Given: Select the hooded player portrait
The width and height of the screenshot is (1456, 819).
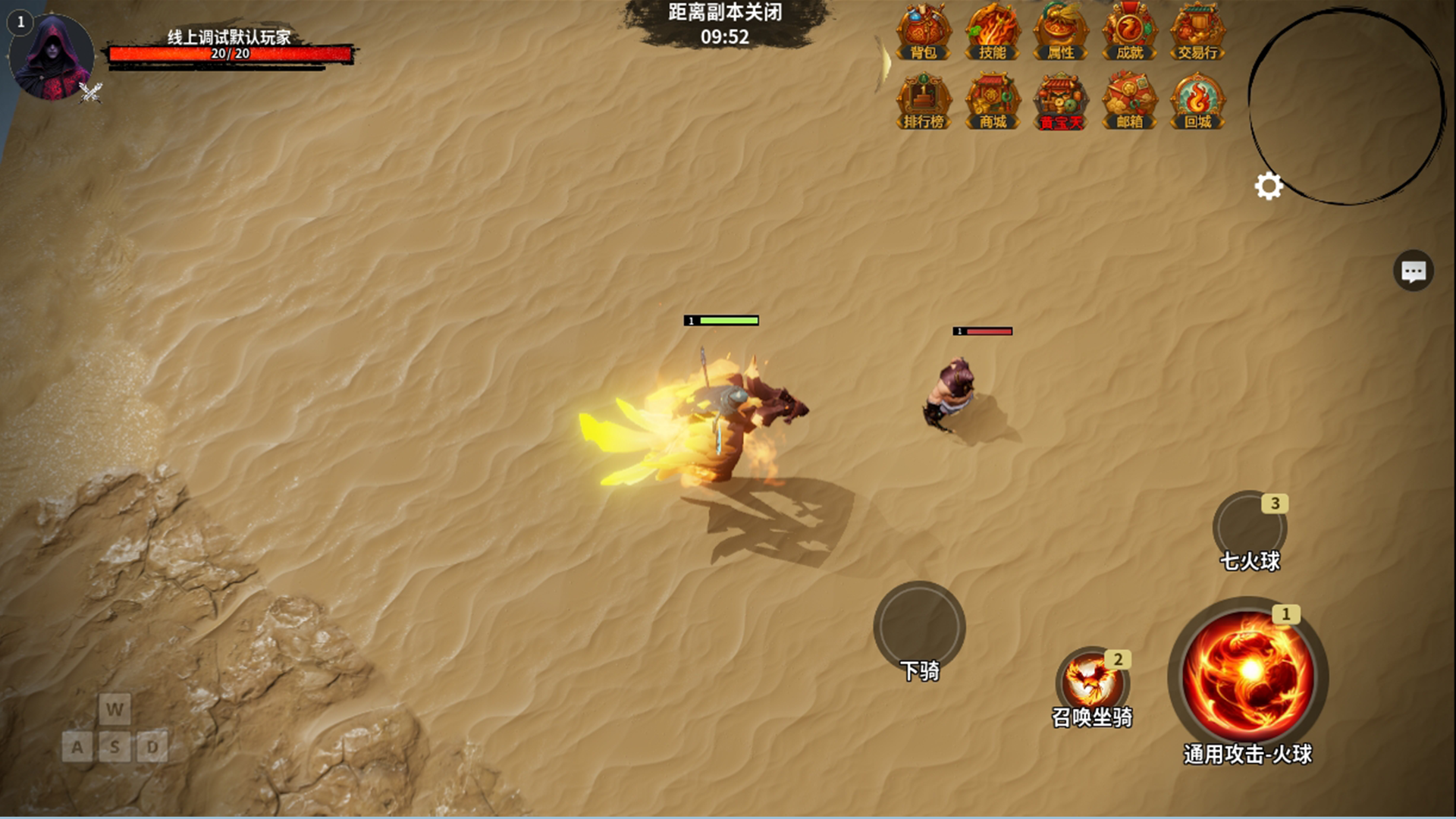Looking at the screenshot, I should coord(51,58).
